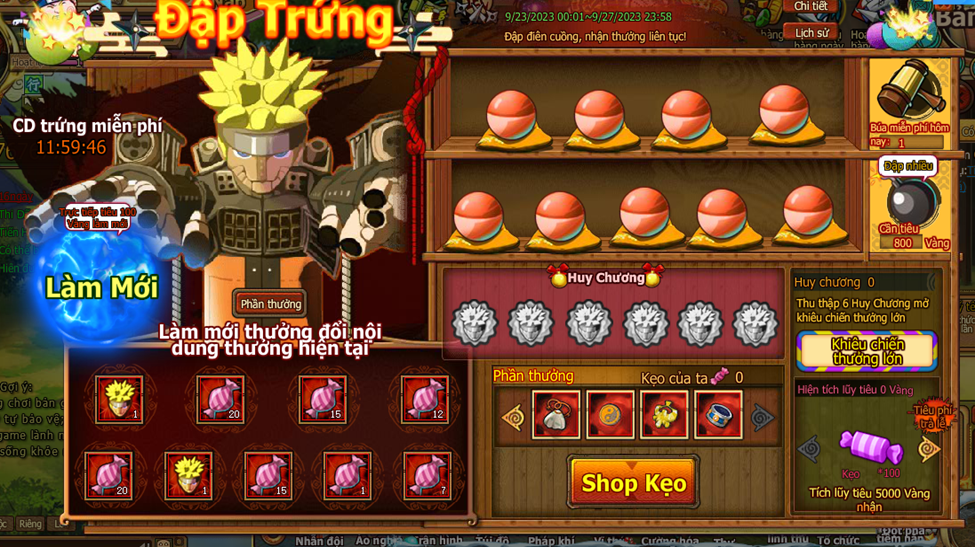975x547 pixels.
Task: Choose the golden flower reward item
Action: (664, 416)
